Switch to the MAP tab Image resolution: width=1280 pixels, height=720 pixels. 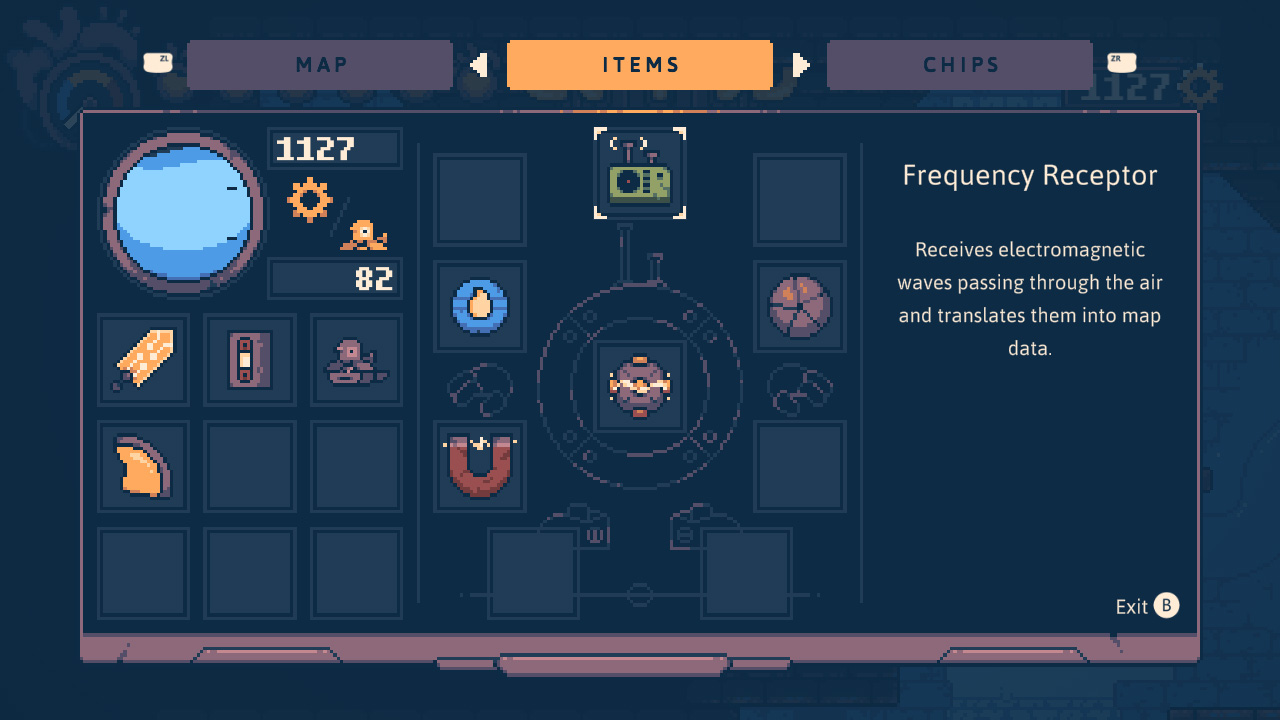pyautogui.click(x=320, y=64)
